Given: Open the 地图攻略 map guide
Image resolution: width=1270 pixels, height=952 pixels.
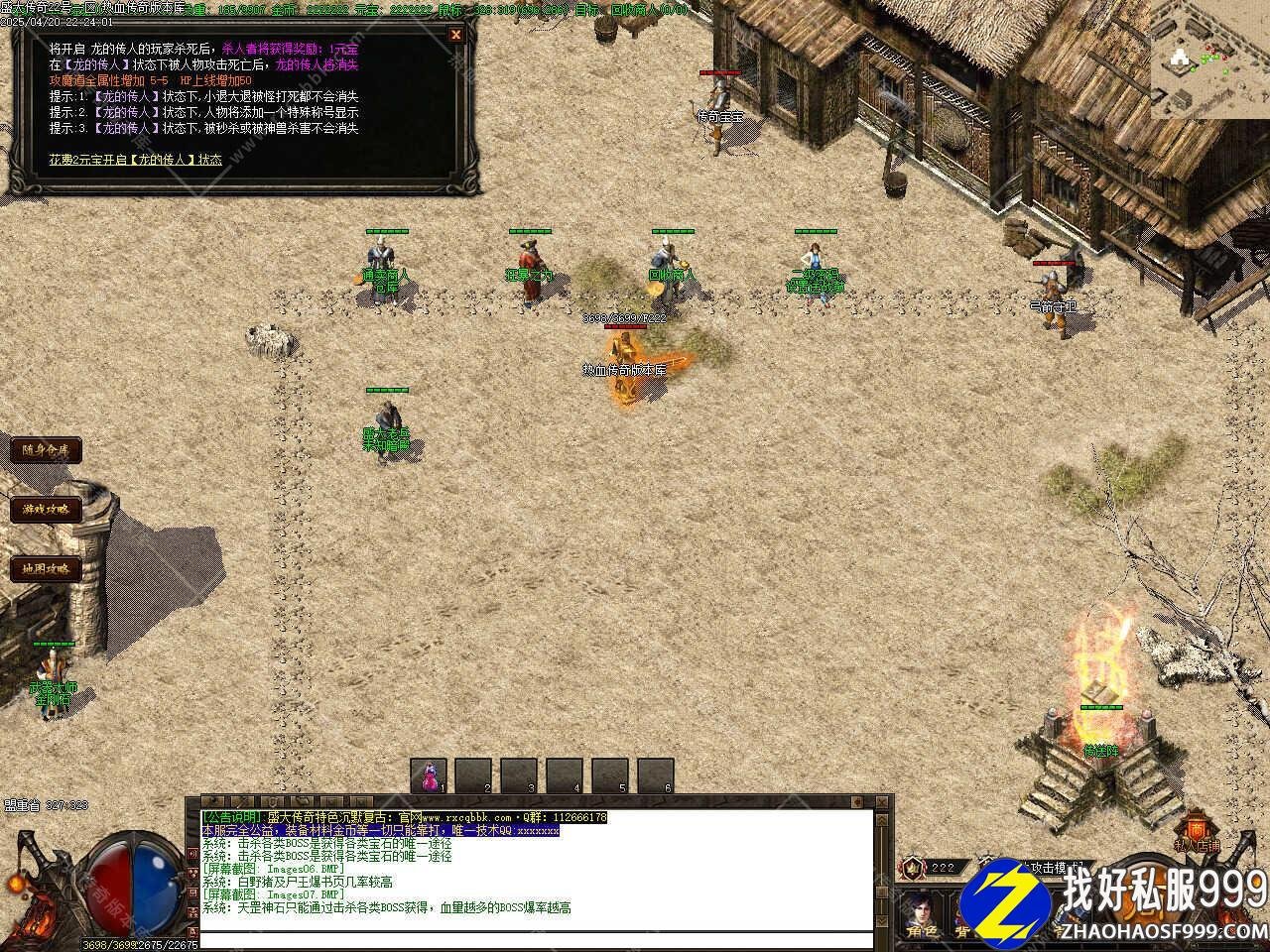Looking at the screenshot, I should point(45,569).
